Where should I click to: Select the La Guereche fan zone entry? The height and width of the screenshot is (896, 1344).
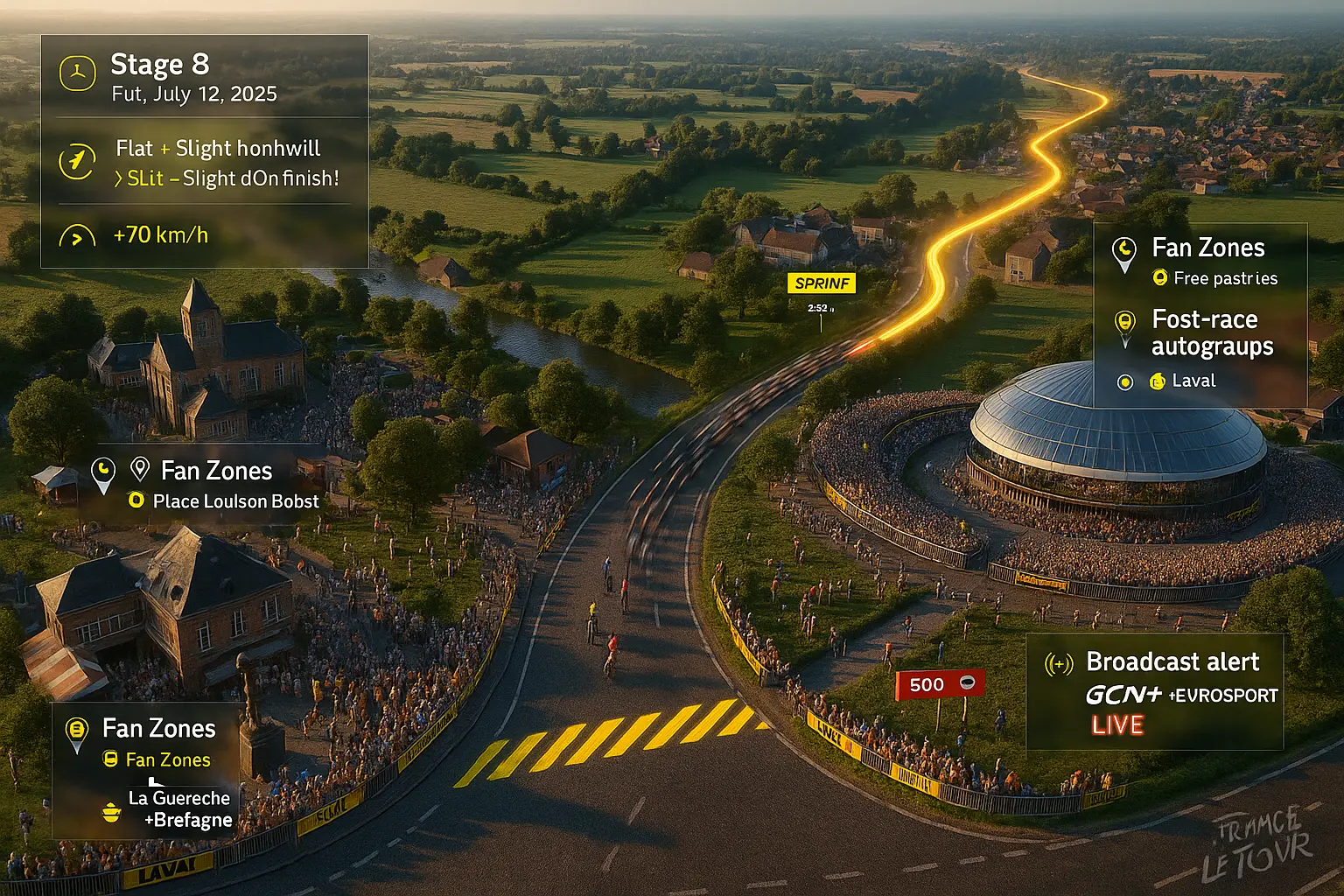(179, 798)
